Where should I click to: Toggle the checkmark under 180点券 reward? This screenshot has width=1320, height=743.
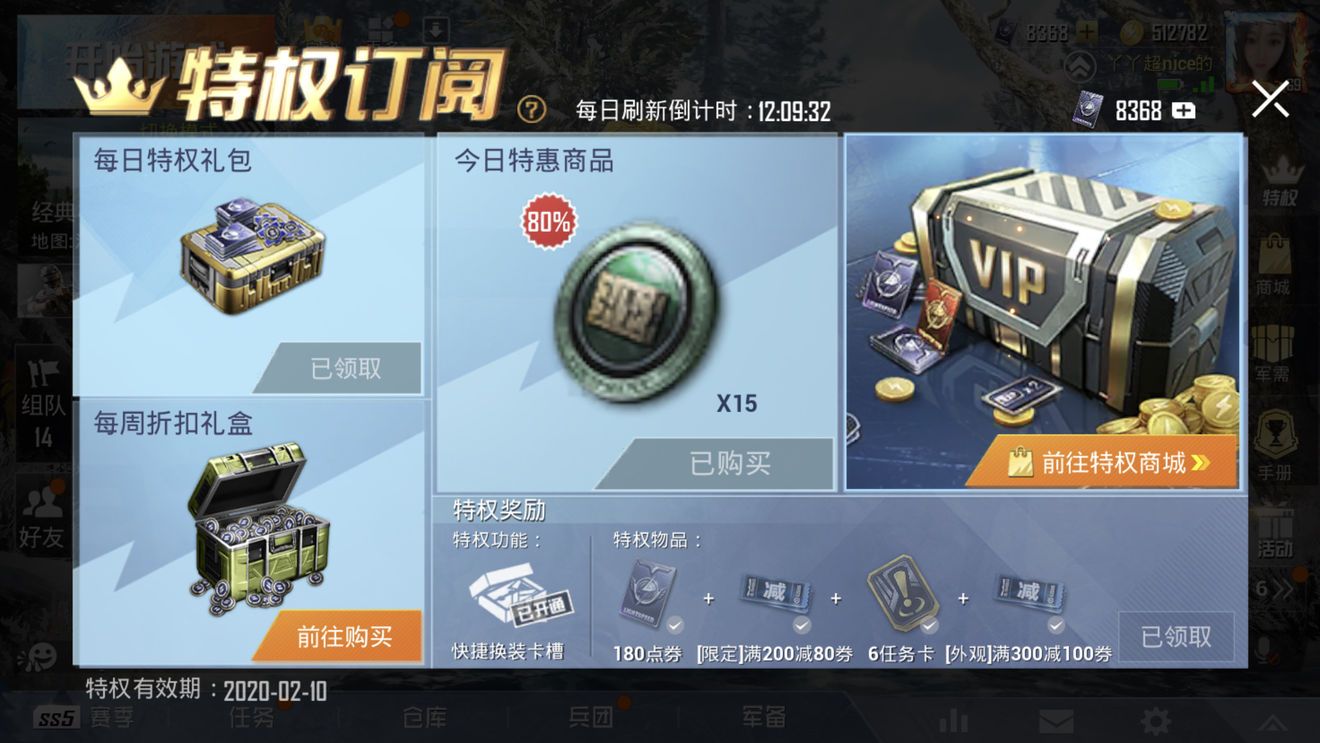coord(674,626)
